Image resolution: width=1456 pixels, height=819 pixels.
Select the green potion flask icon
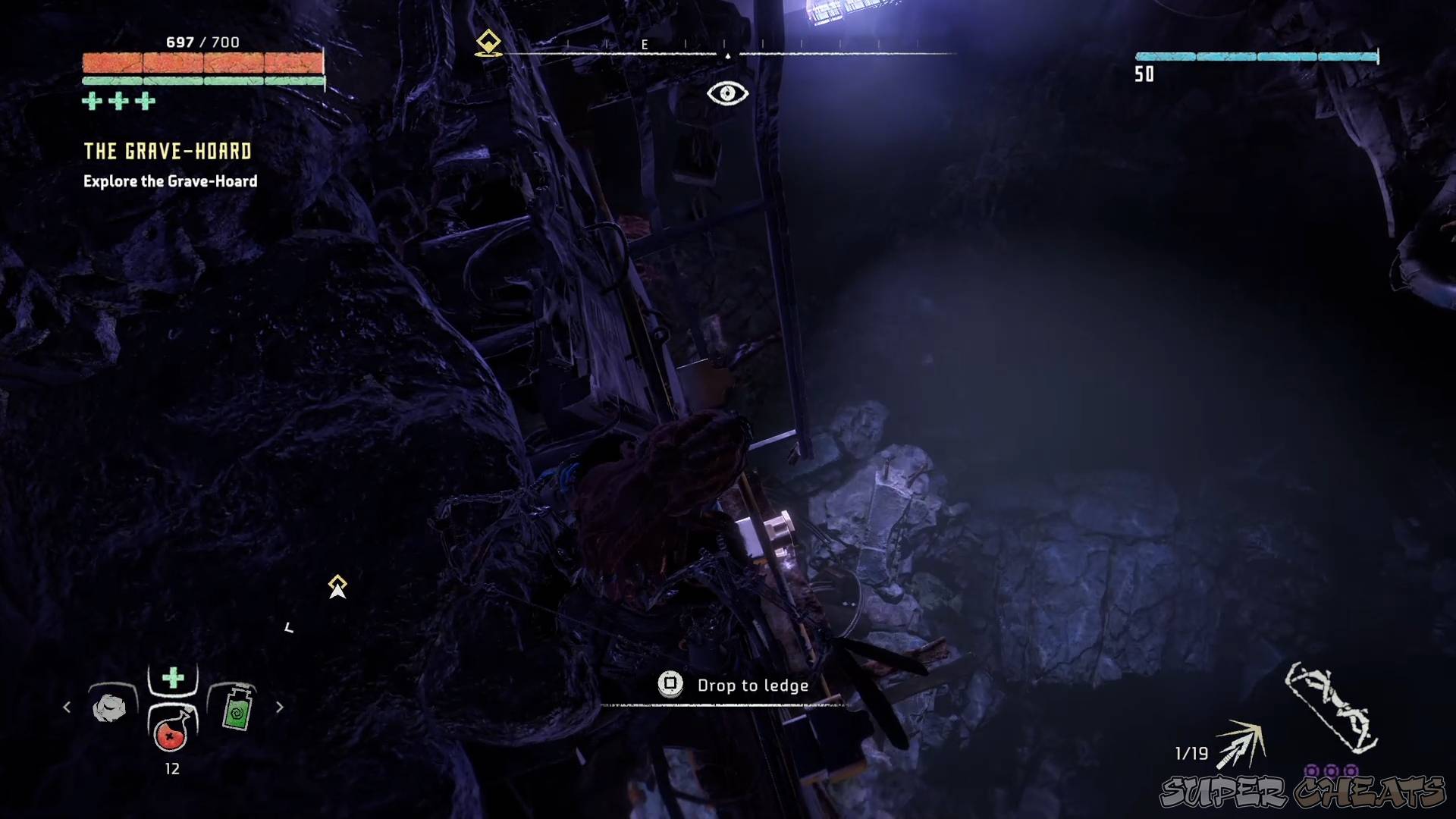[237, 709]
